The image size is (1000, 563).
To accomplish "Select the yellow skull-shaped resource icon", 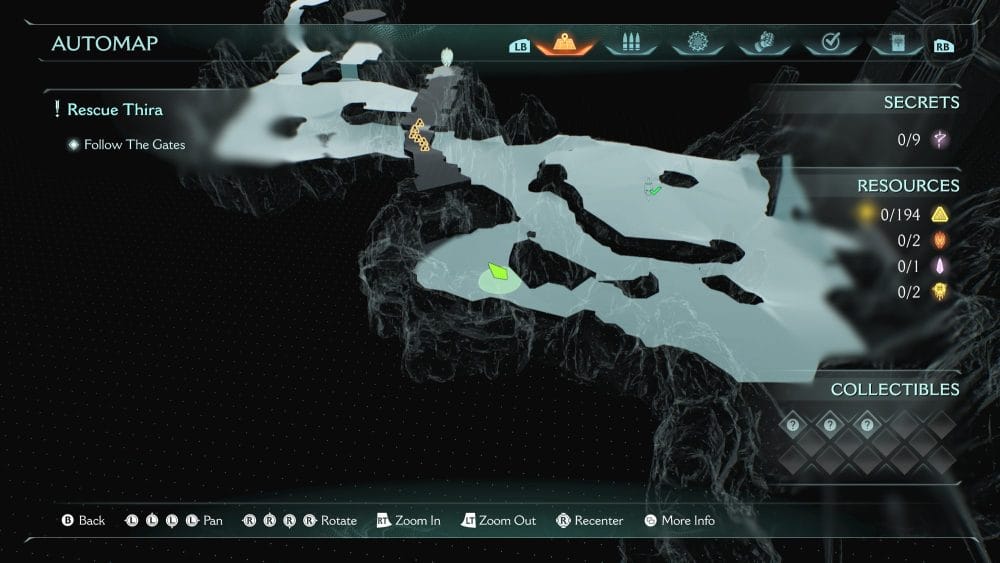I will pos(939,292).
